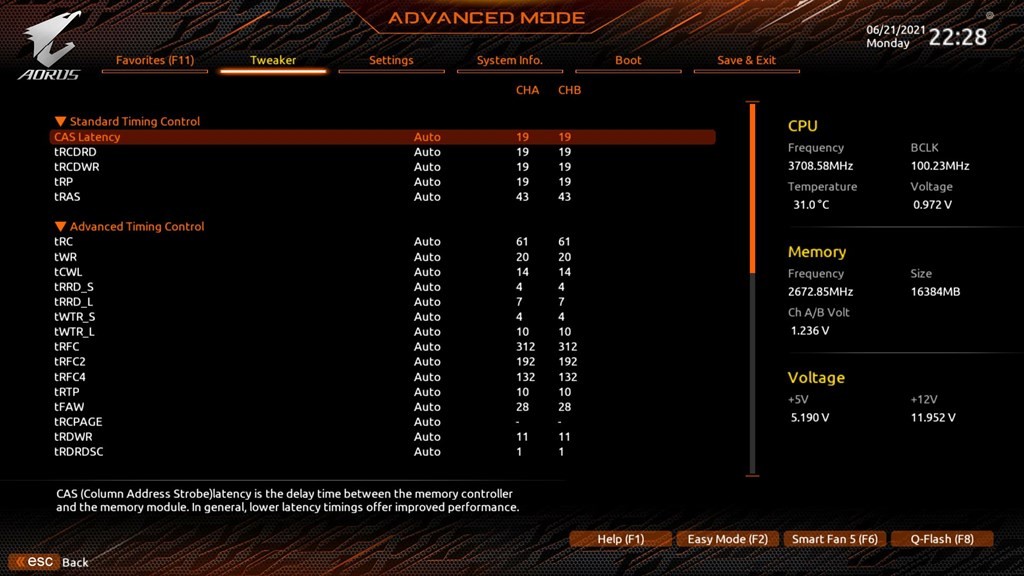Go to the Save & Exit tab
This screenshot has width=1024, height=576.
(746, 60)
